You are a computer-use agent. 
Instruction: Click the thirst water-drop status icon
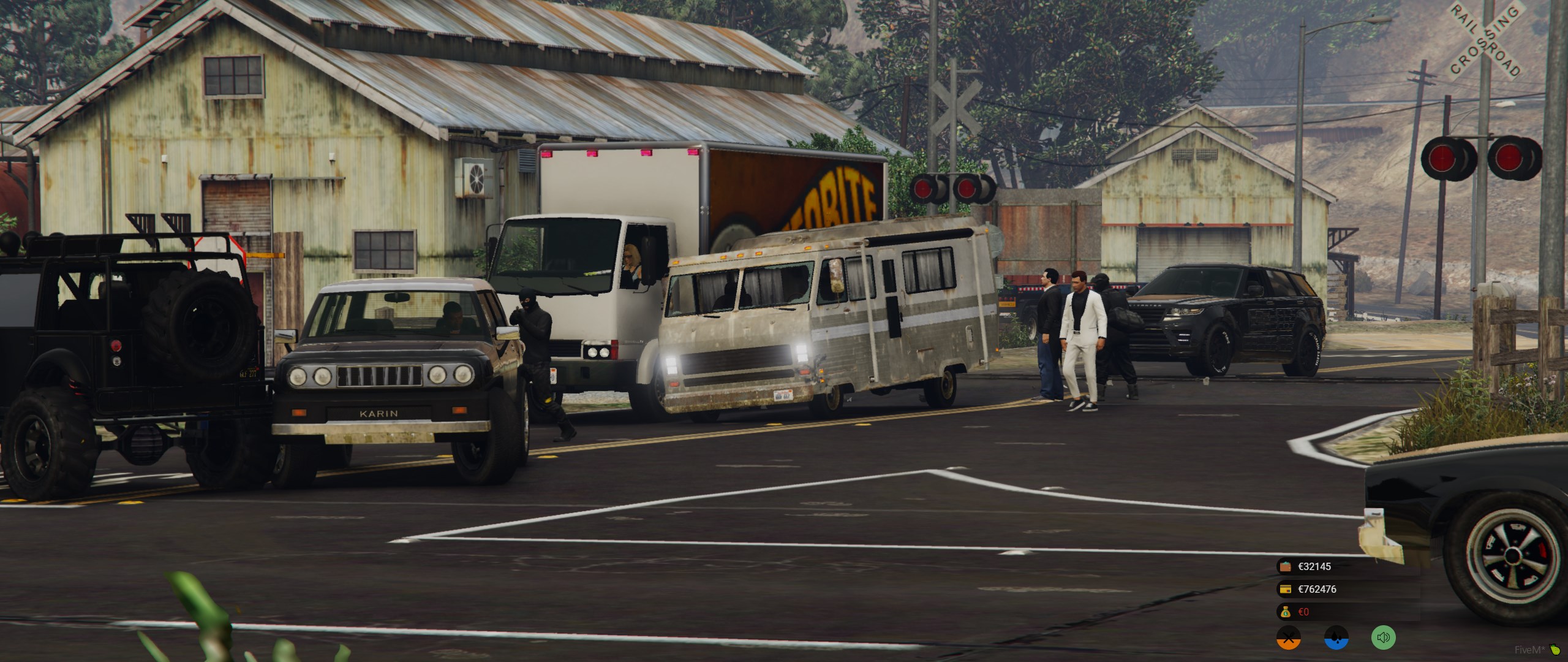[x=1336, y=637]
